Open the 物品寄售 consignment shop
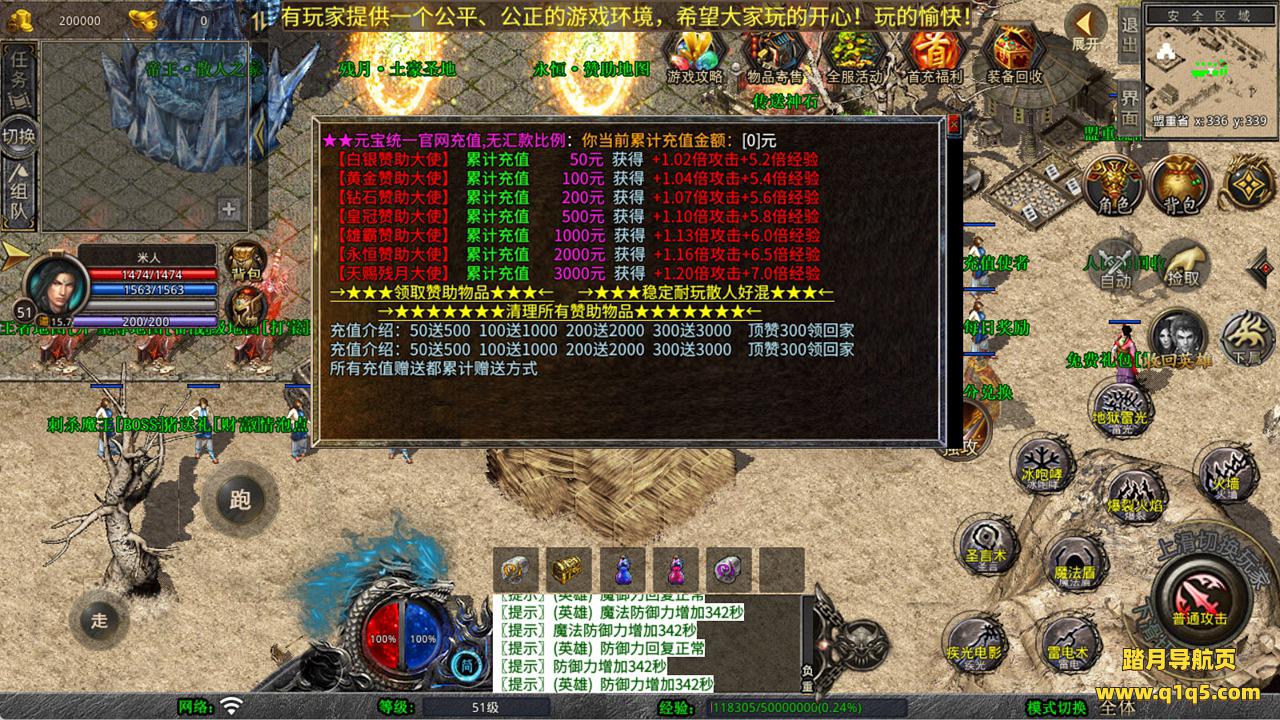This screenshot has height=720, width=1280. (774, 53)
